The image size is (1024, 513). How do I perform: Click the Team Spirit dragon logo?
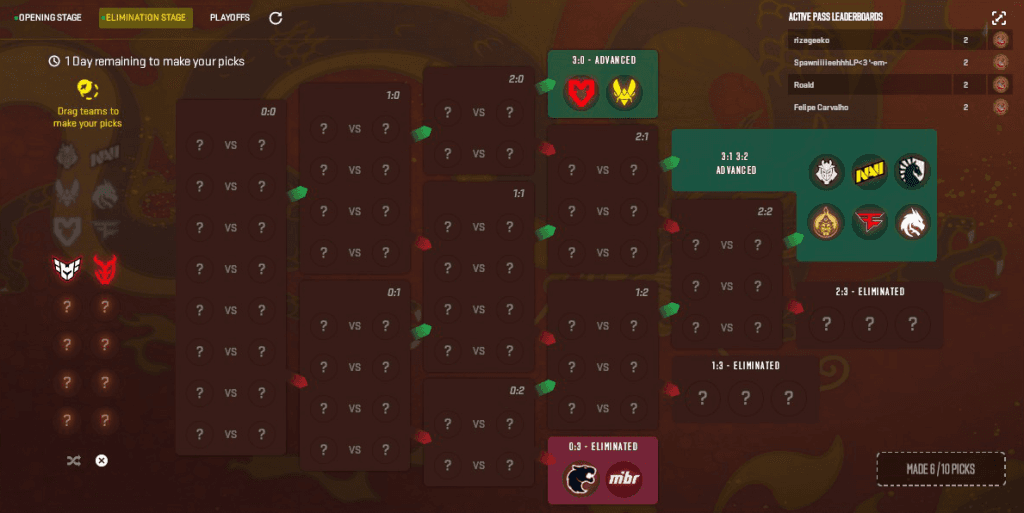click(x=912, y=222)
